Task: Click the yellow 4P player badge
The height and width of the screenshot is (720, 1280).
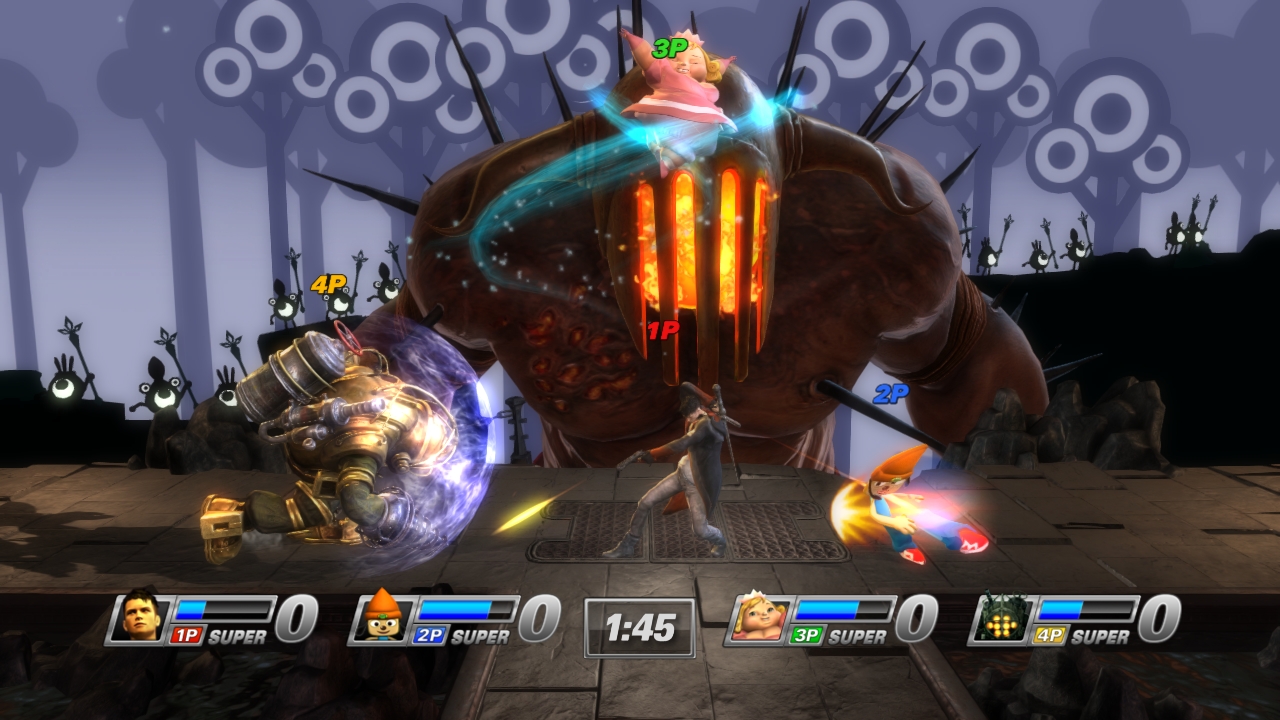Action: point(1051,633)
